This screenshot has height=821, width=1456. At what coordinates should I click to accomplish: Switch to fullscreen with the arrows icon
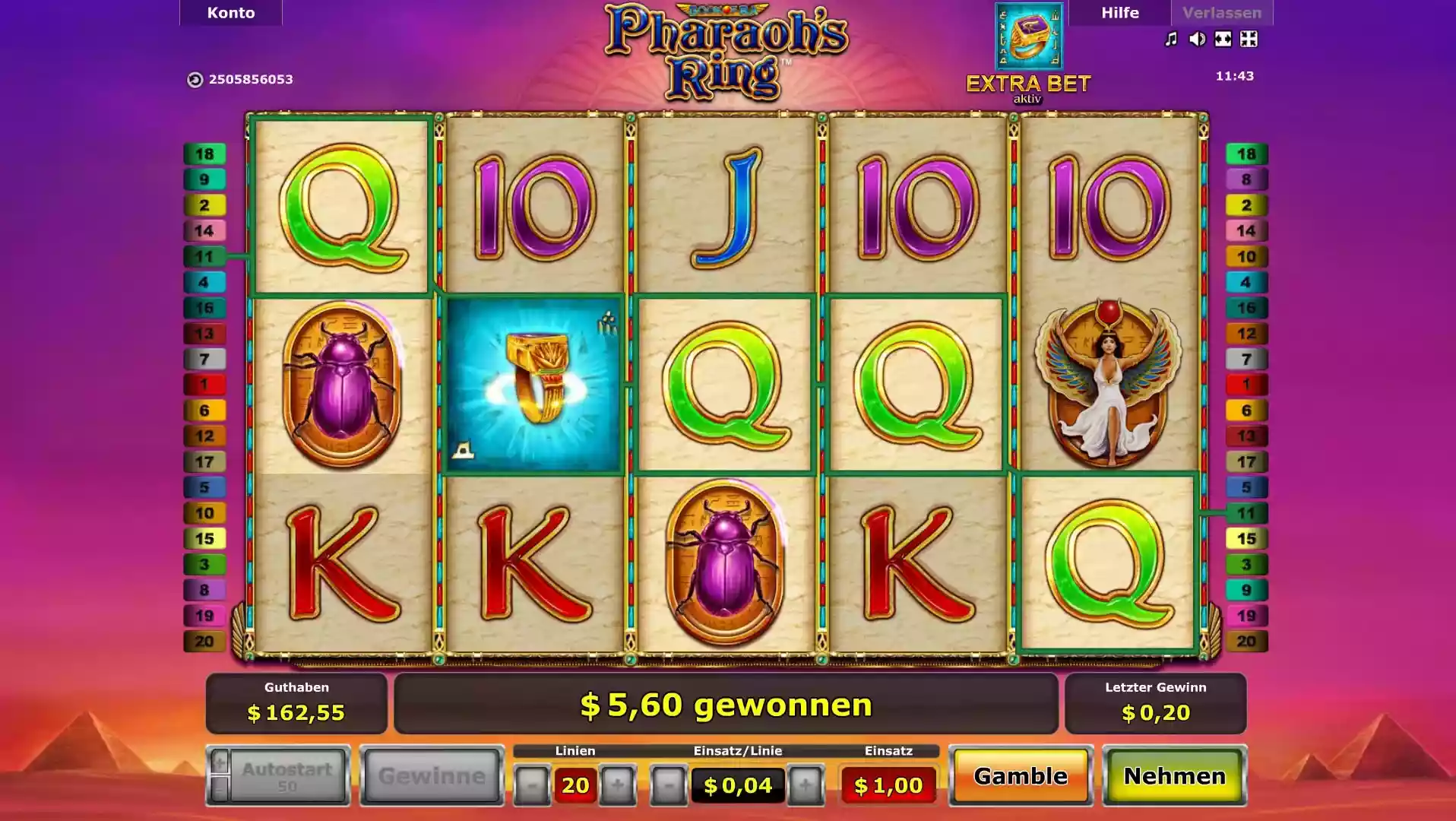click(1249, 40)
